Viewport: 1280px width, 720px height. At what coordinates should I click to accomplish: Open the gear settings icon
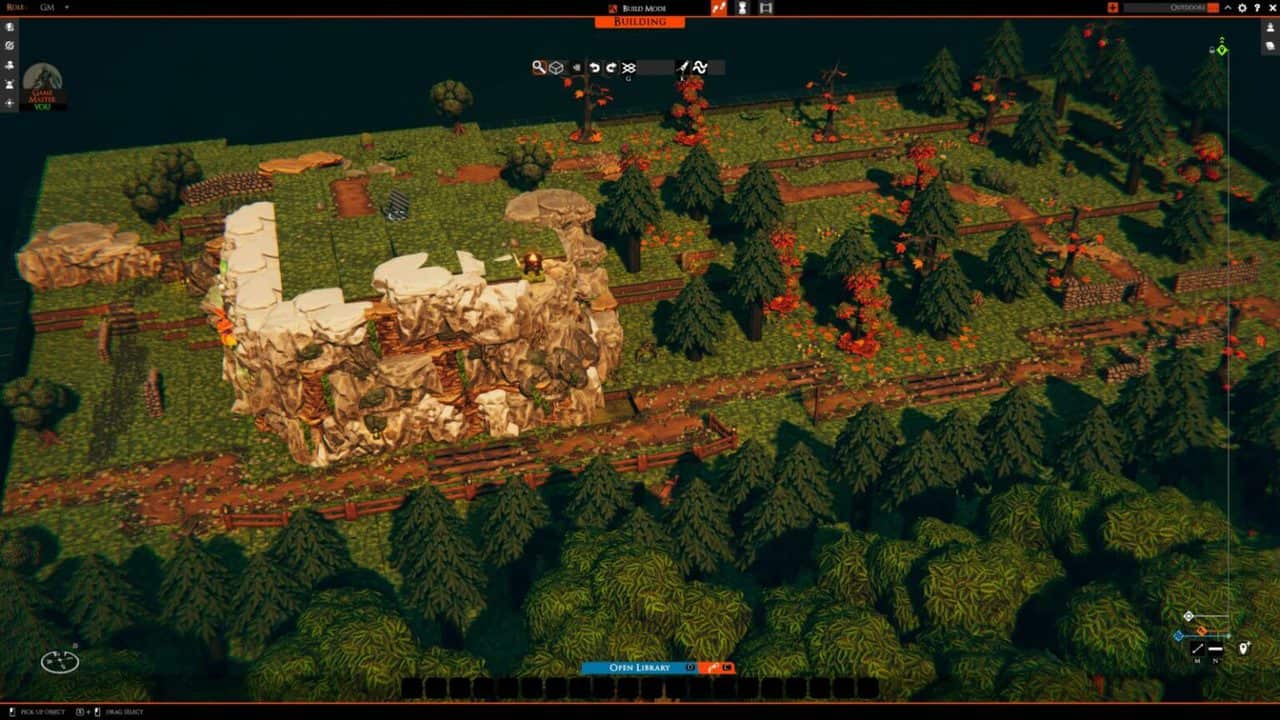(x=1242, y=7)
